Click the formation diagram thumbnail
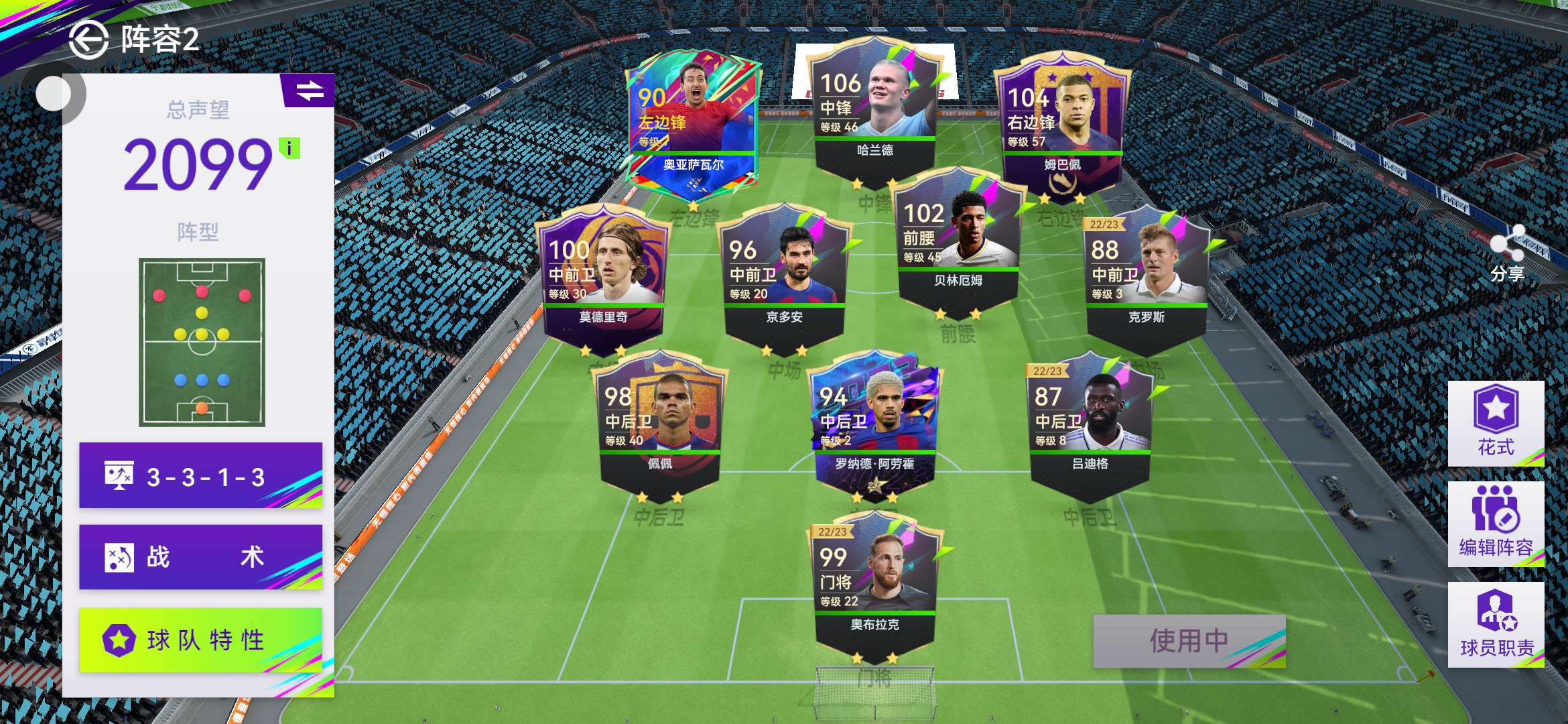Image resolution: width=1568 pixels, height=724 pixels. [202, 342]
